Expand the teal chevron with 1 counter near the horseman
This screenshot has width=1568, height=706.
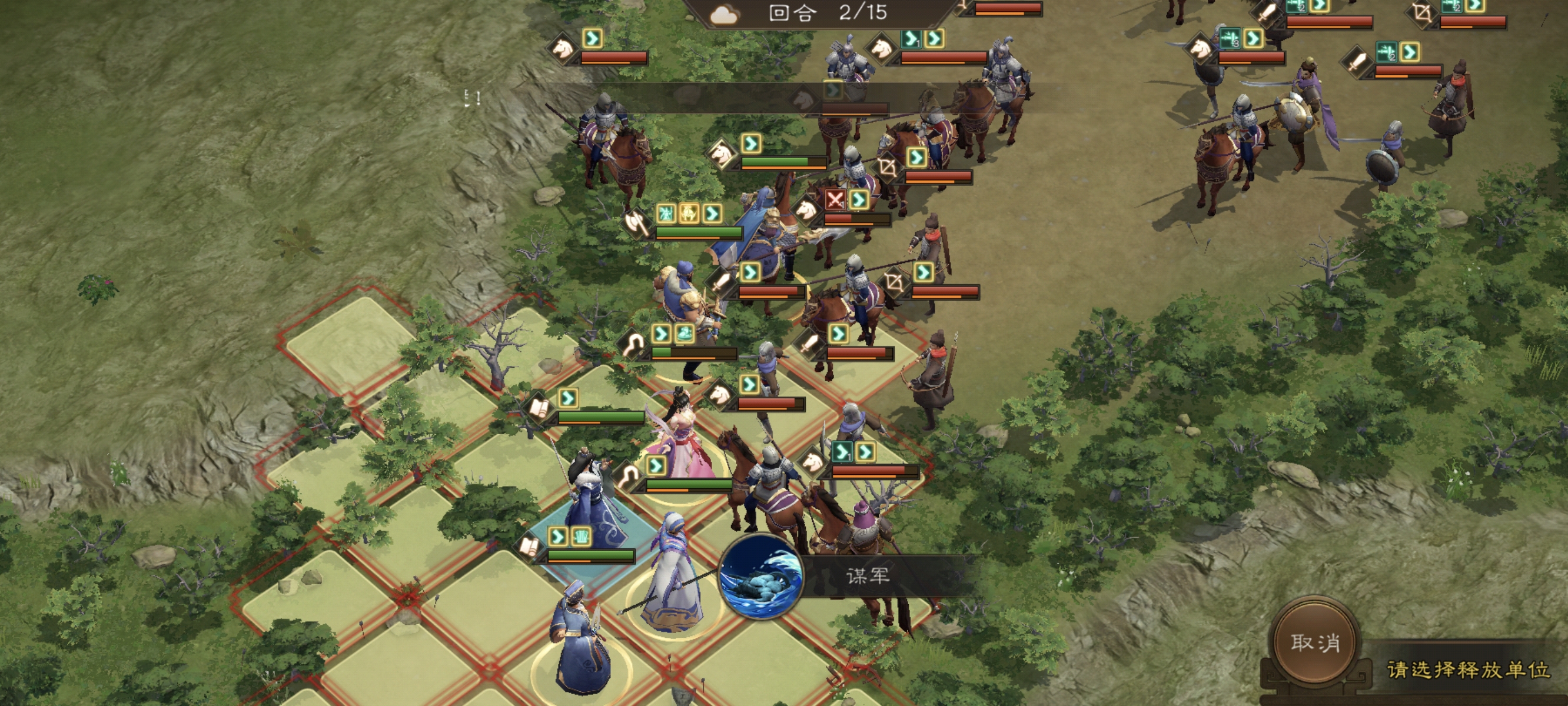[842, 452]
